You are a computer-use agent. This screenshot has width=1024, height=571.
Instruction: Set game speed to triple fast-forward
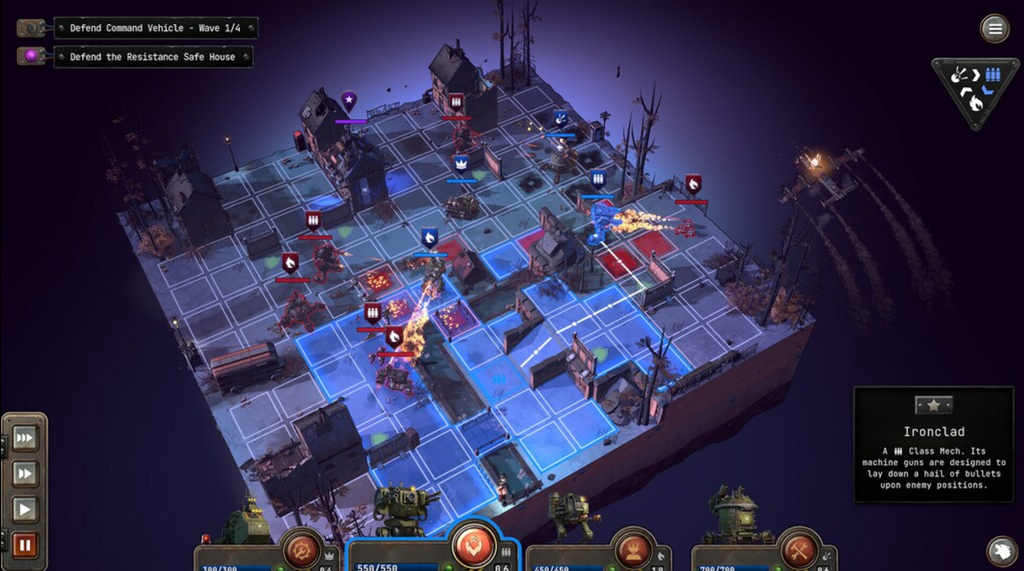pyautogui.click(x=25, y=439)
